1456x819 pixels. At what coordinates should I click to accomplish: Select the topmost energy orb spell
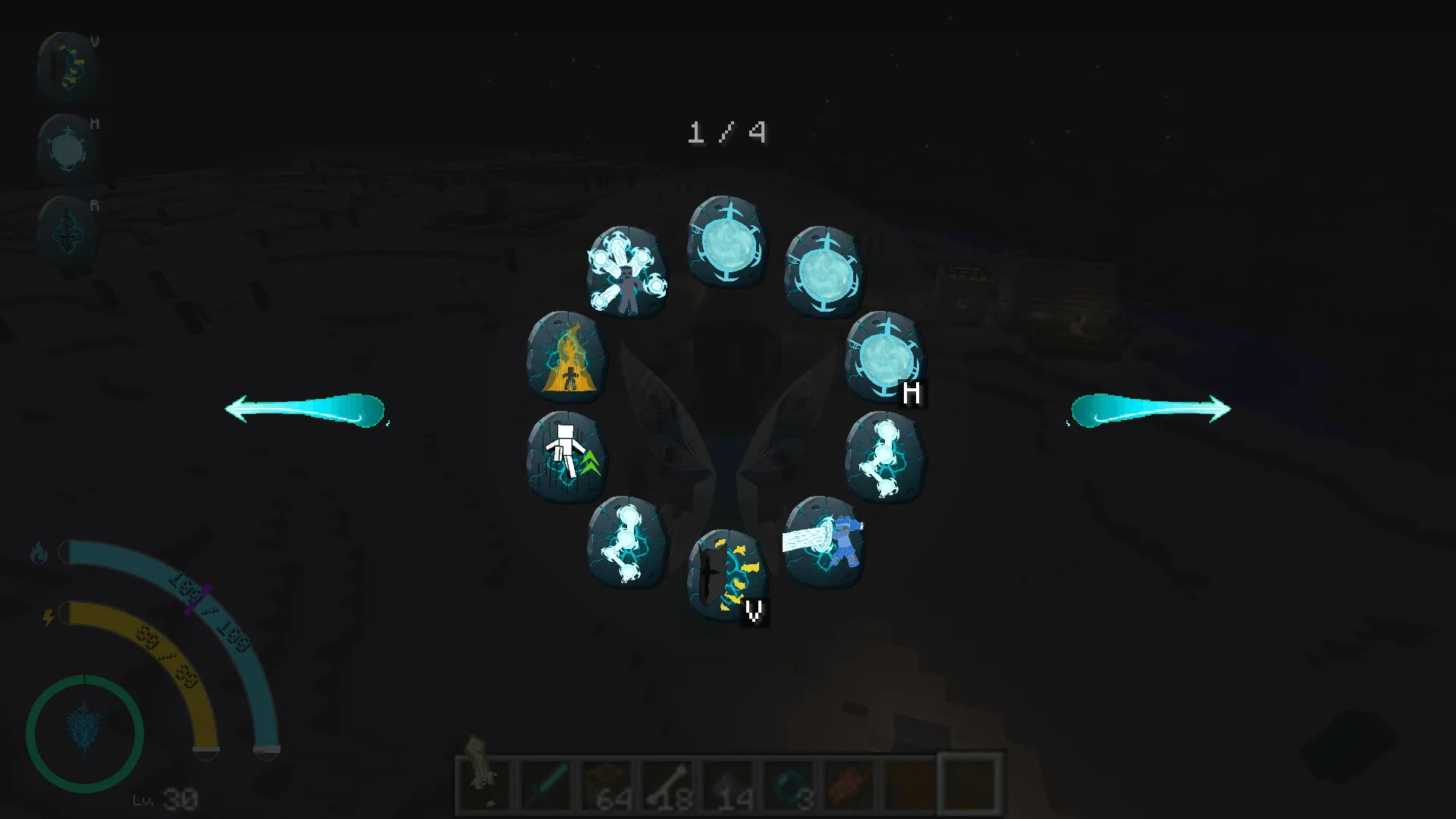tap(726, 241)
